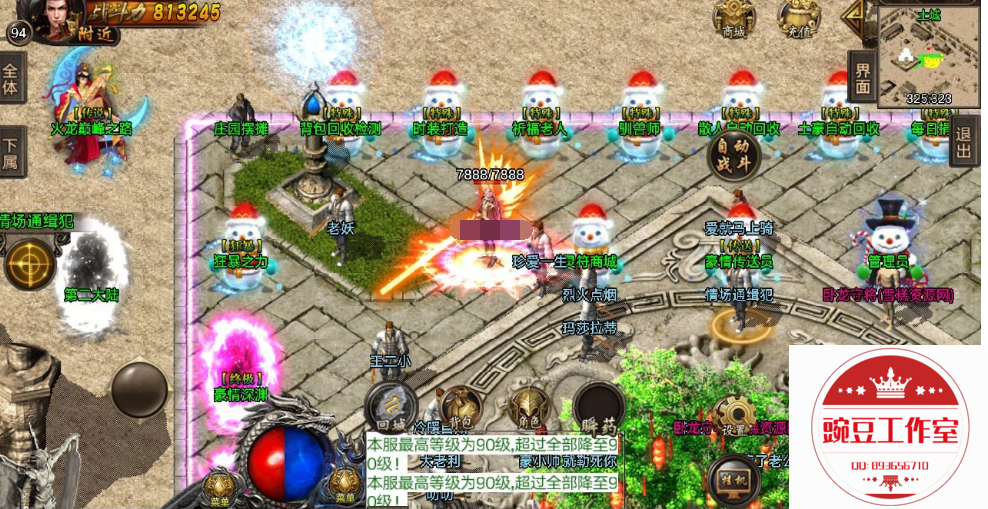Open the 商城 shop icon
Viewport: 988px width, 509px height.
pyautogui.click(x=734, y=18)
